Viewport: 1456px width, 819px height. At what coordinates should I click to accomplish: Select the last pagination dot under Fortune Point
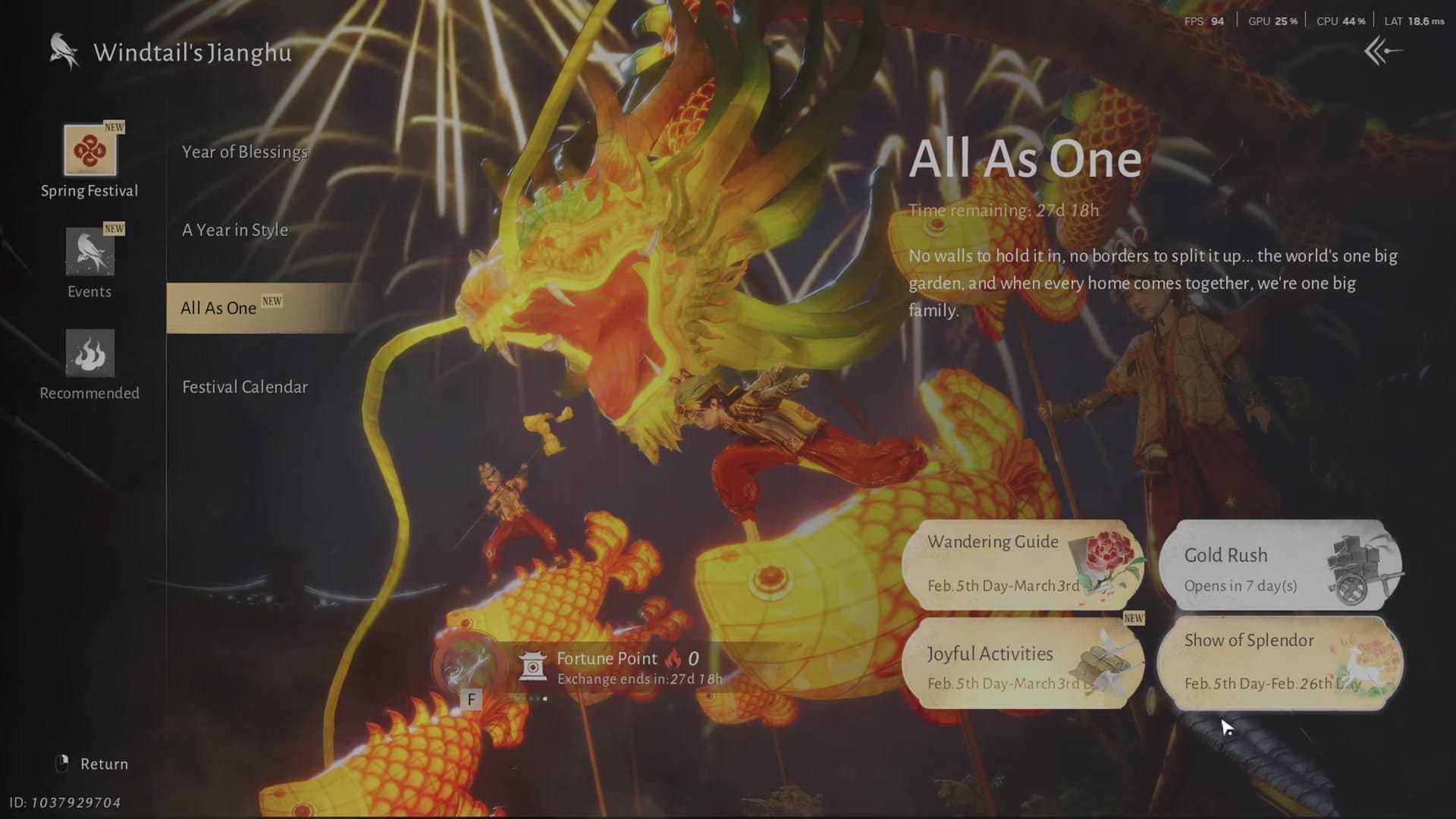[x=545, y=699]
